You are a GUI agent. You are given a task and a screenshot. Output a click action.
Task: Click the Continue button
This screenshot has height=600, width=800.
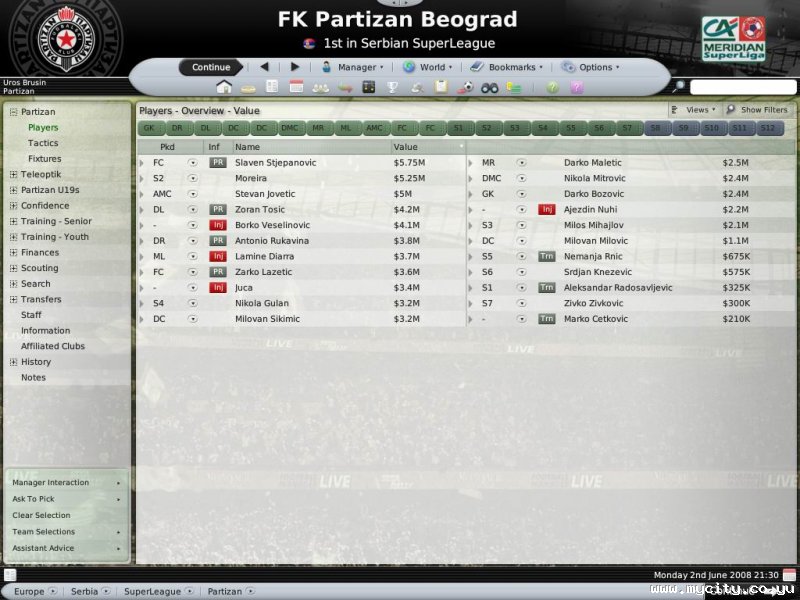211,67
